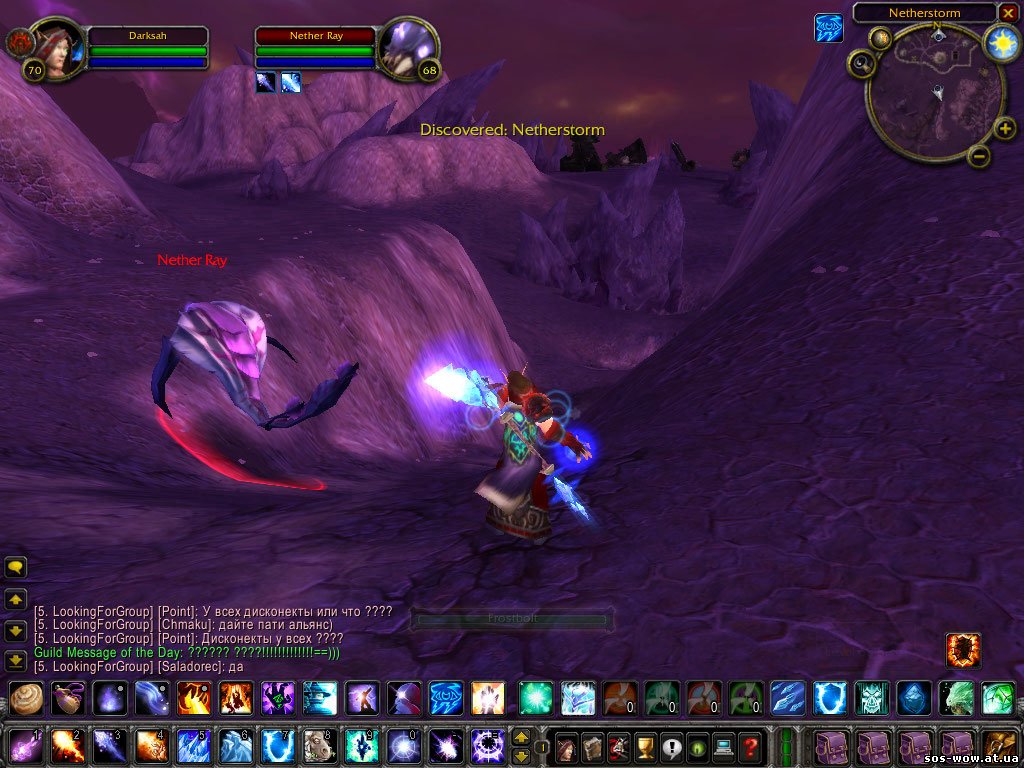The height and width of the screenshot is (768, 1024).
Task: Cast the Frost Nova ability in slot 7
Action: click(x=277, y=746)
